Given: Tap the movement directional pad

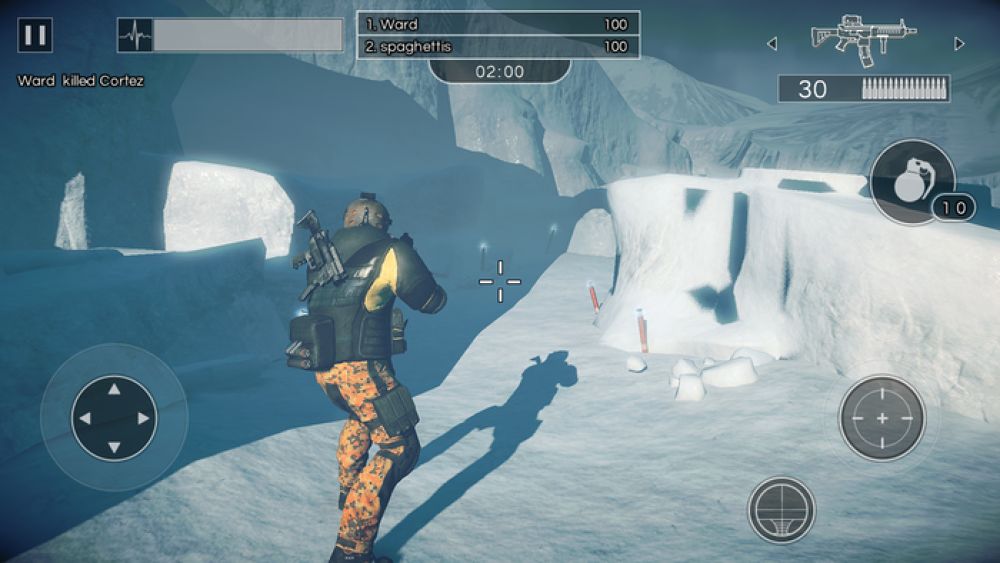Looking at the screenshot, I should point(114,418).
